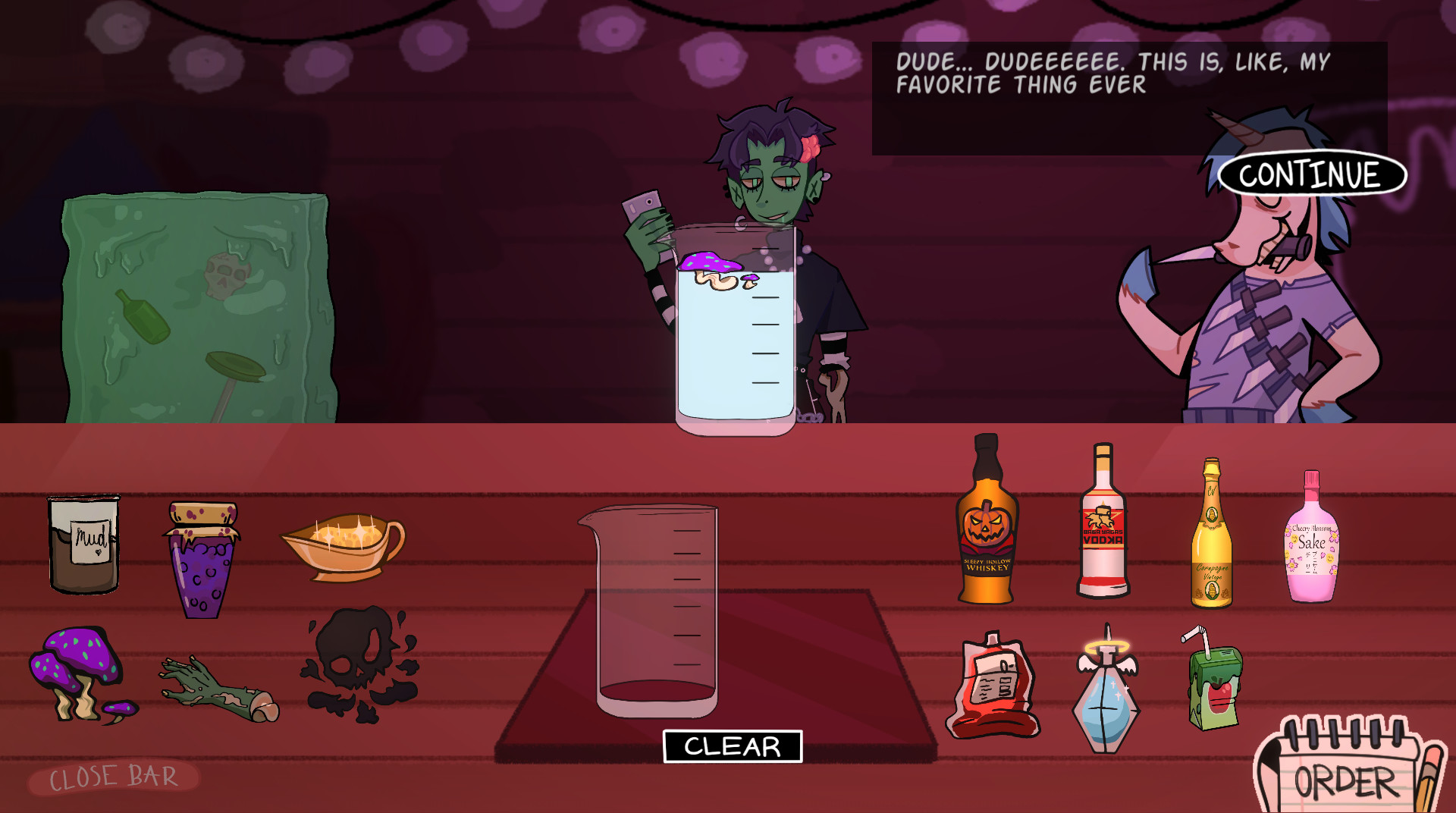The width and height of the screenshot is (1456, 813).
Task: Pick up the green juice box
Action: [x=1213, y=690]
